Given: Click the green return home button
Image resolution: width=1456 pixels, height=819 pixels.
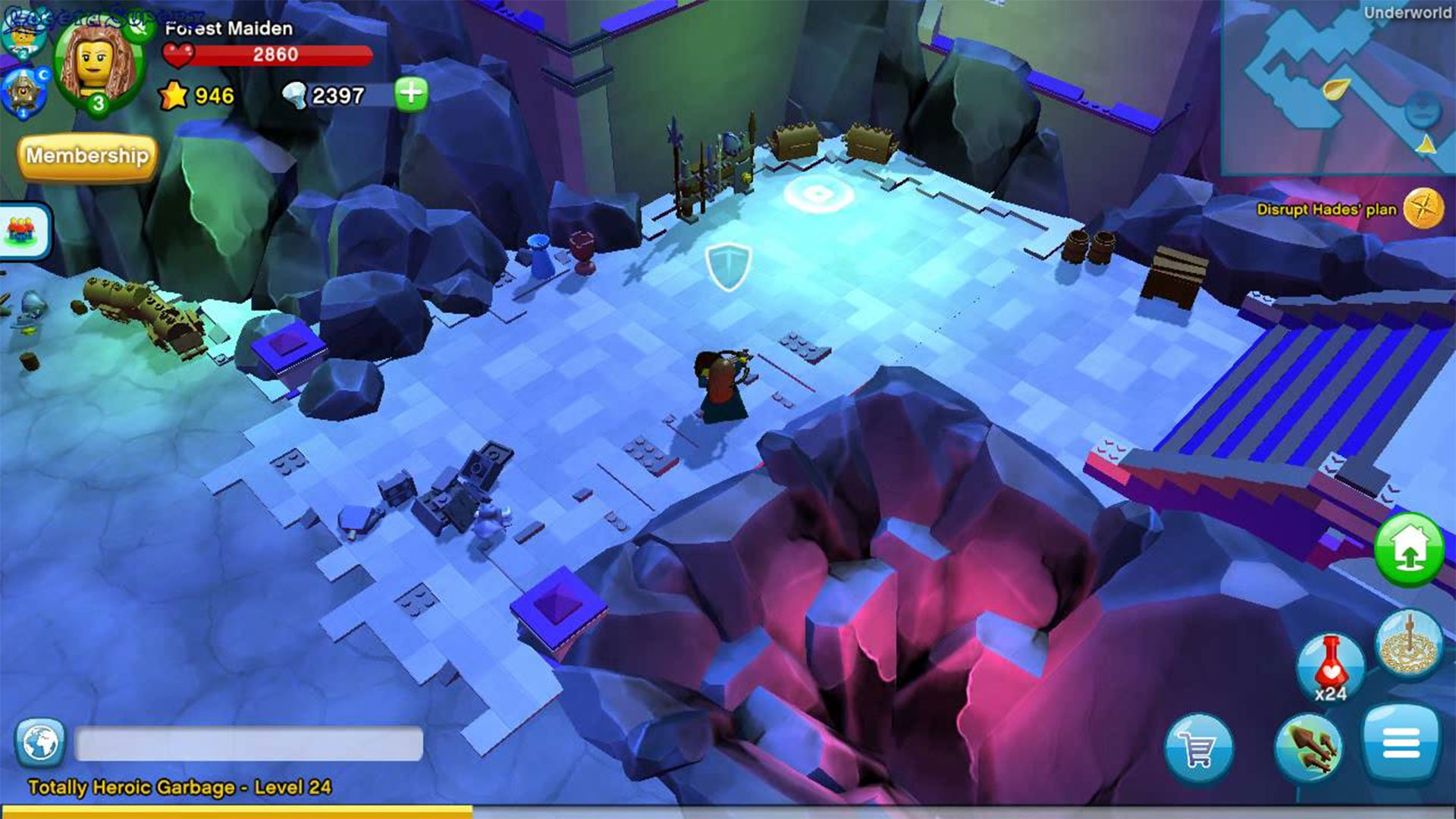Looking at the screenshot, I should (1409, 548).
